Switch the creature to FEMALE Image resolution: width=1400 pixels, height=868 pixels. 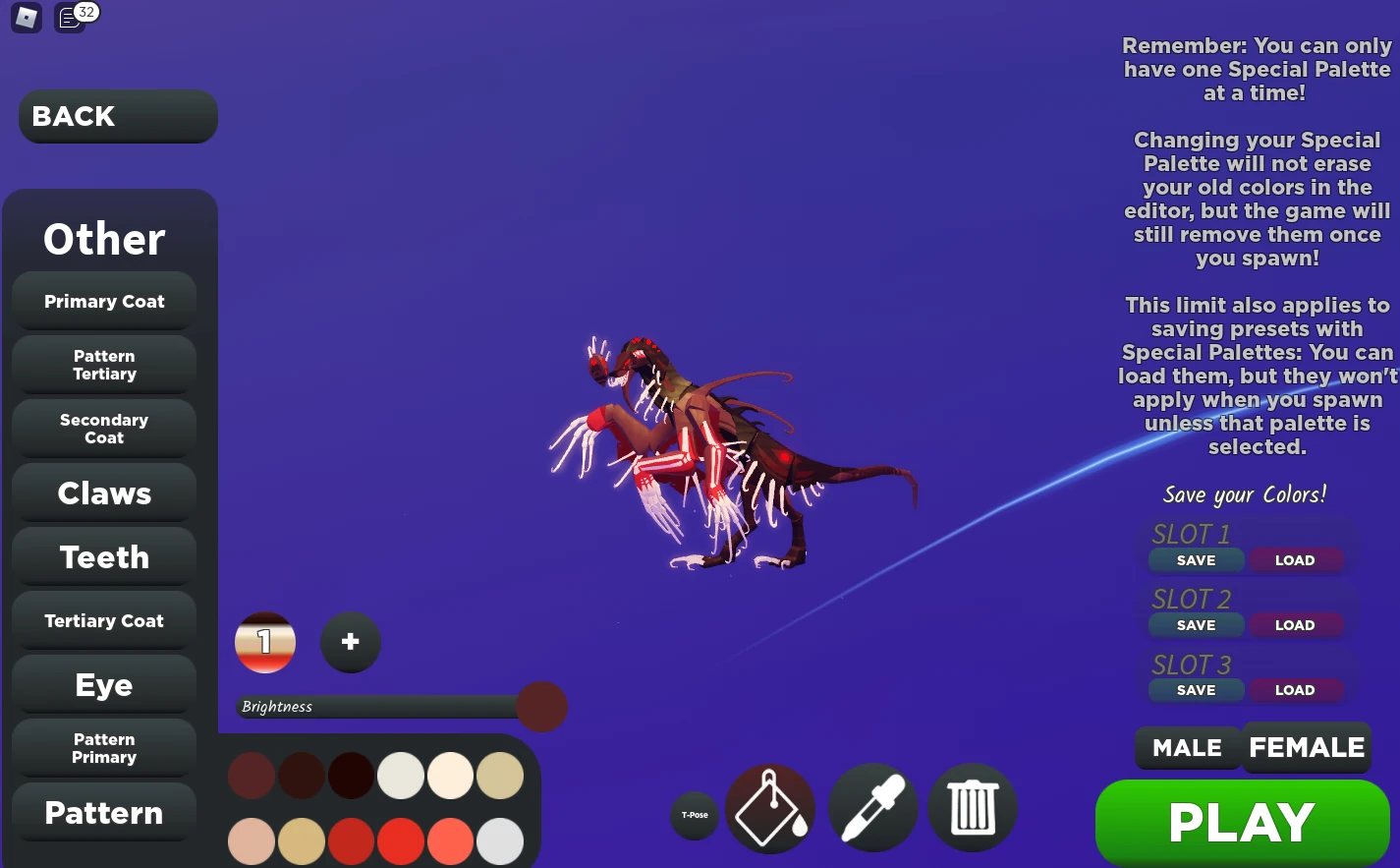click(x=1307, y=747)
